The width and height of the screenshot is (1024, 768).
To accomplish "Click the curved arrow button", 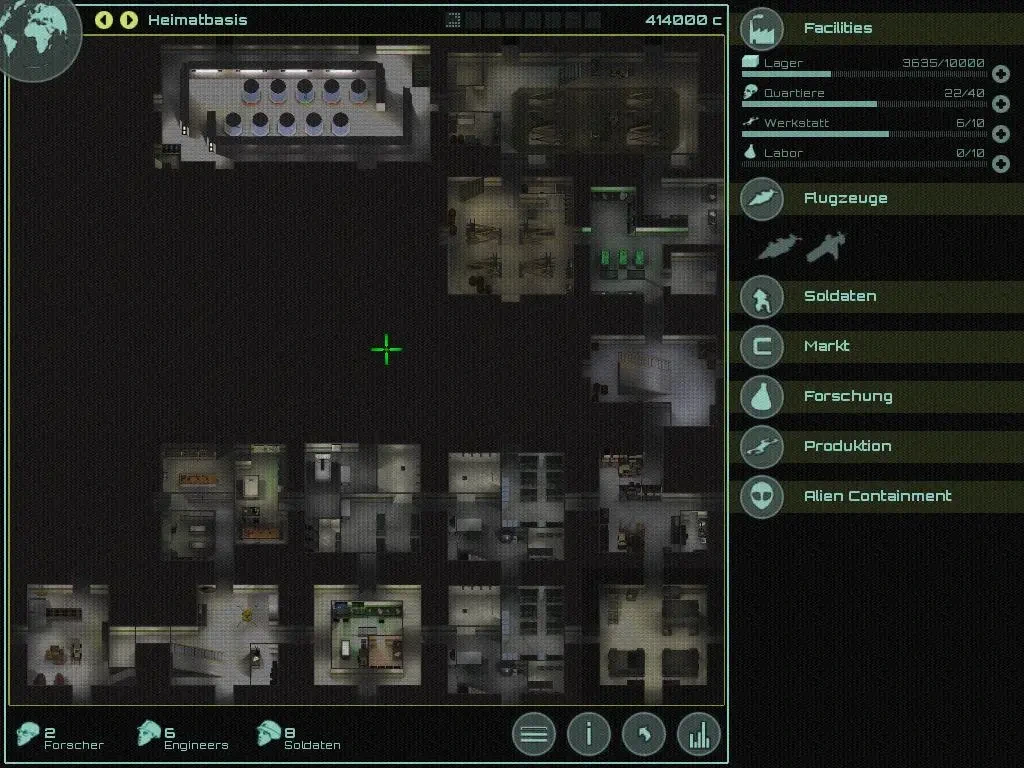I will point(644,735).
